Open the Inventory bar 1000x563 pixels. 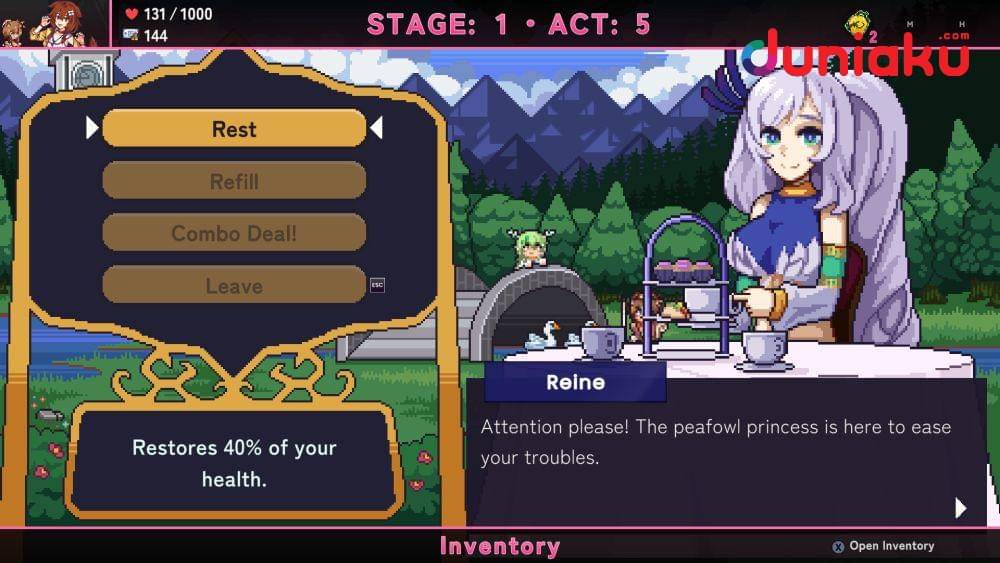[x=499, y=546]
